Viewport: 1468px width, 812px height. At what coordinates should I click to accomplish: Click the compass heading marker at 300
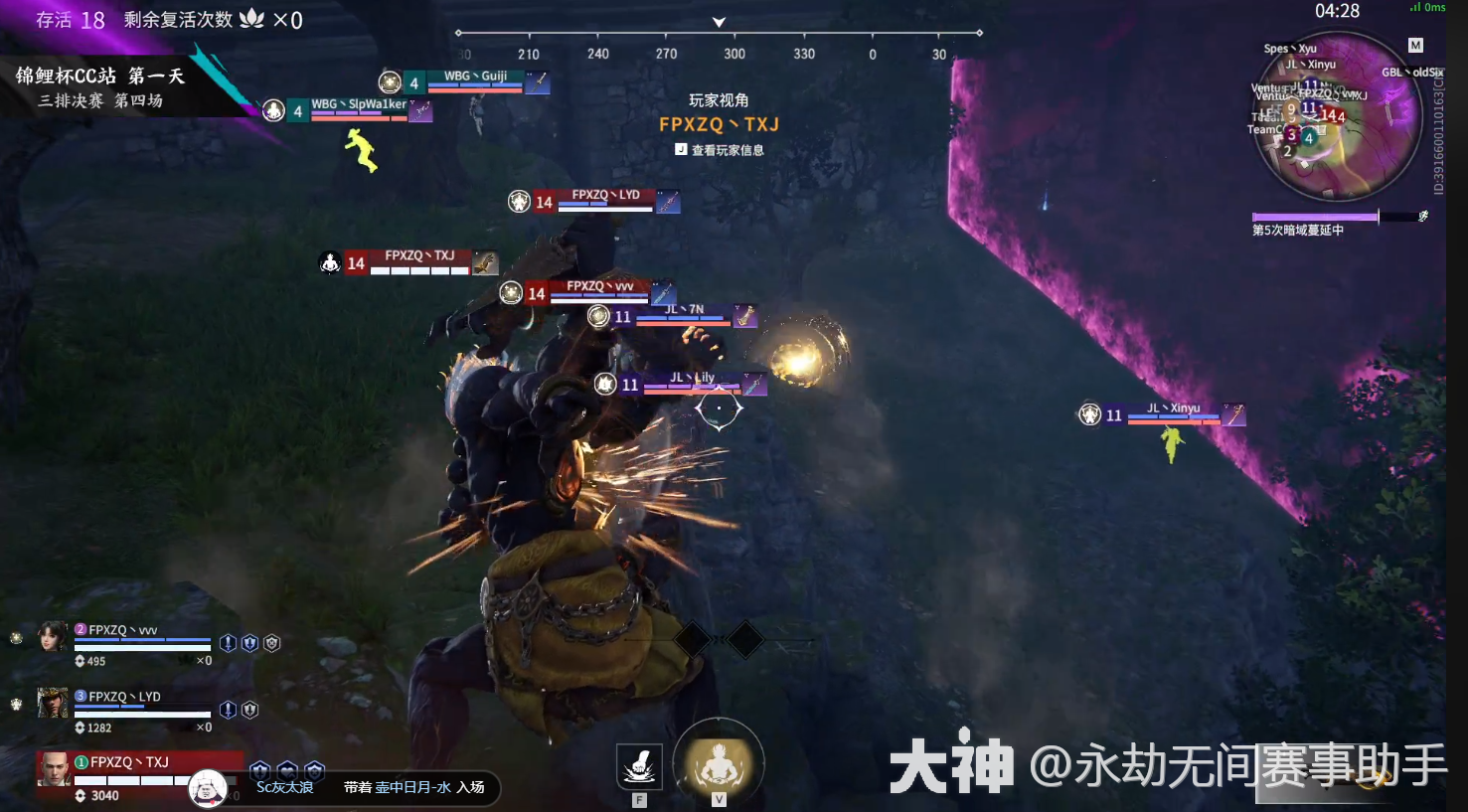(x=734, y=55)
